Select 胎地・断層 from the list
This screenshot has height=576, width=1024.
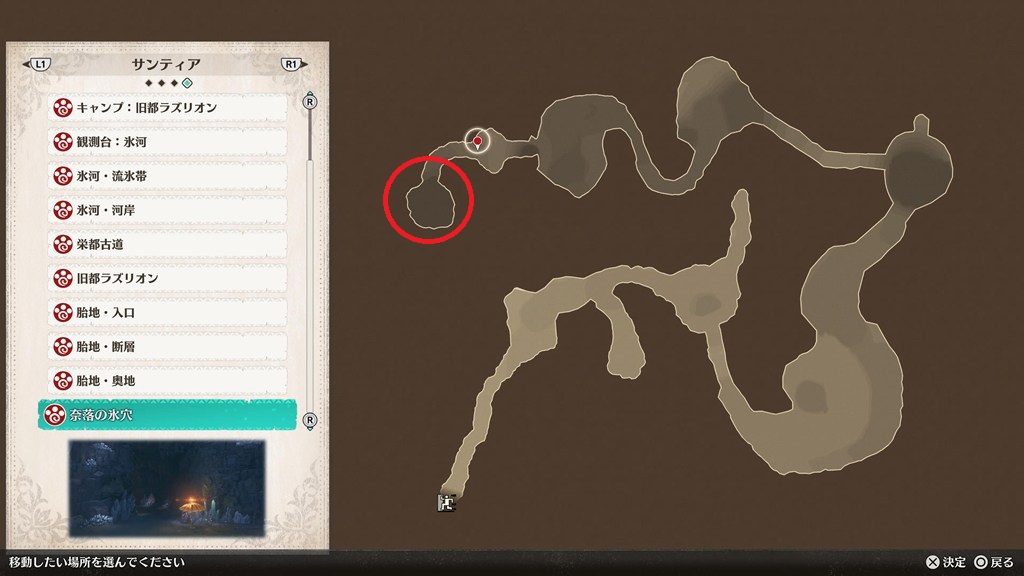(167, 347)
